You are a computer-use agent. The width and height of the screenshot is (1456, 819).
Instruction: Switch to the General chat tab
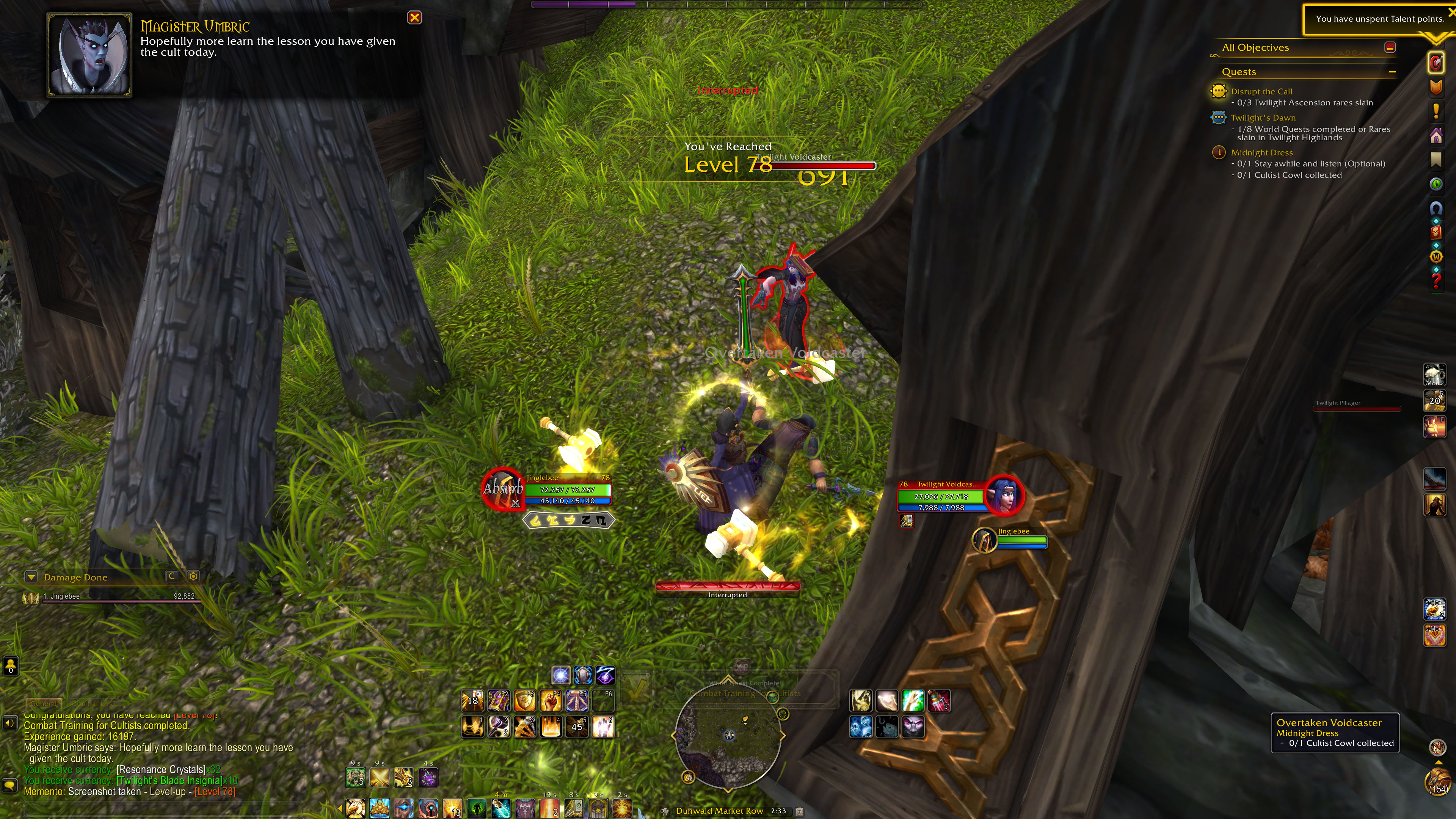pyautogui.click(x=44, y=704)
